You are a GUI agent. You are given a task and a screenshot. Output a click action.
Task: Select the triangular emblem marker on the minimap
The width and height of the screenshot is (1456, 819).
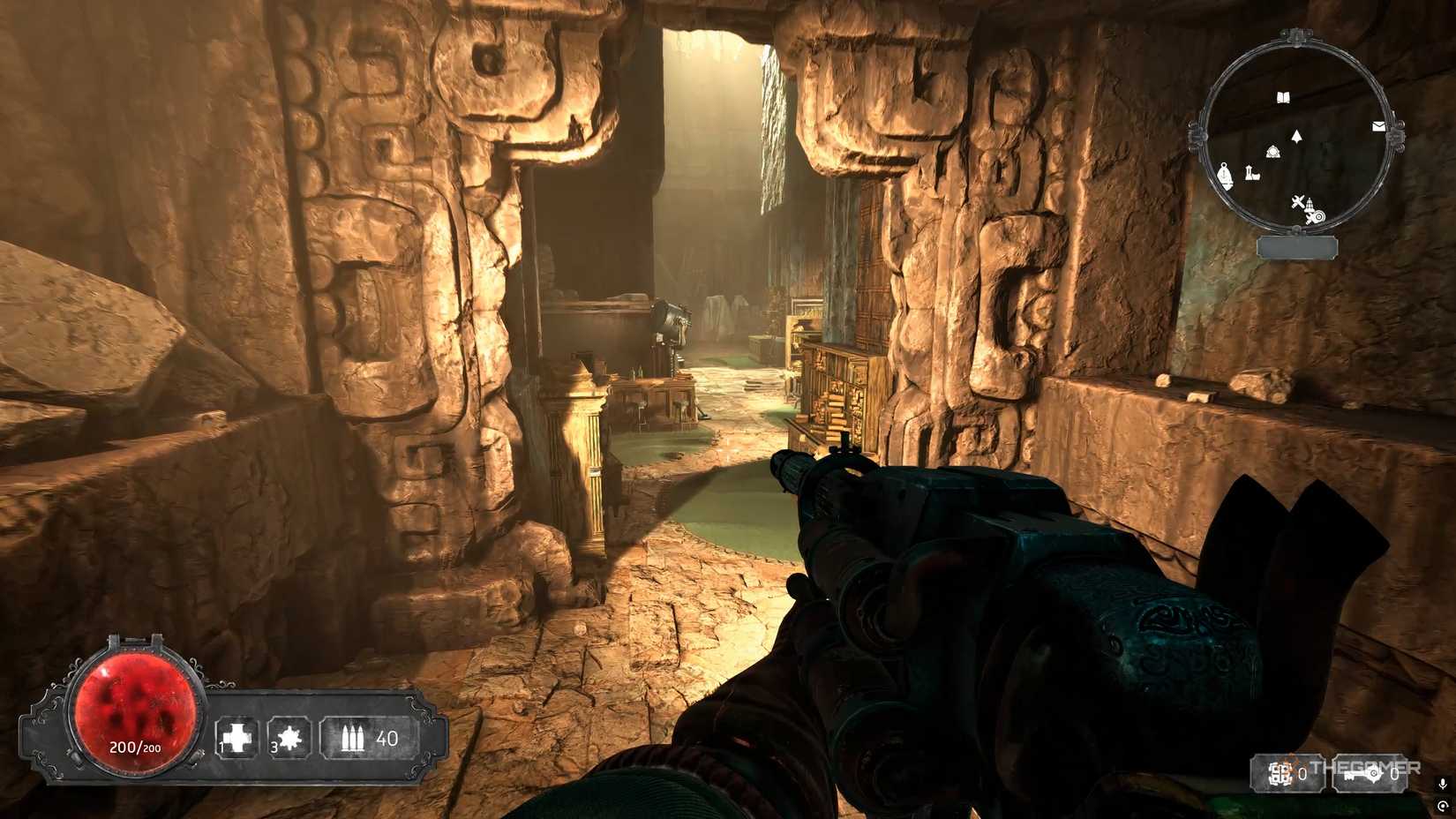(x=1272, y=154)
